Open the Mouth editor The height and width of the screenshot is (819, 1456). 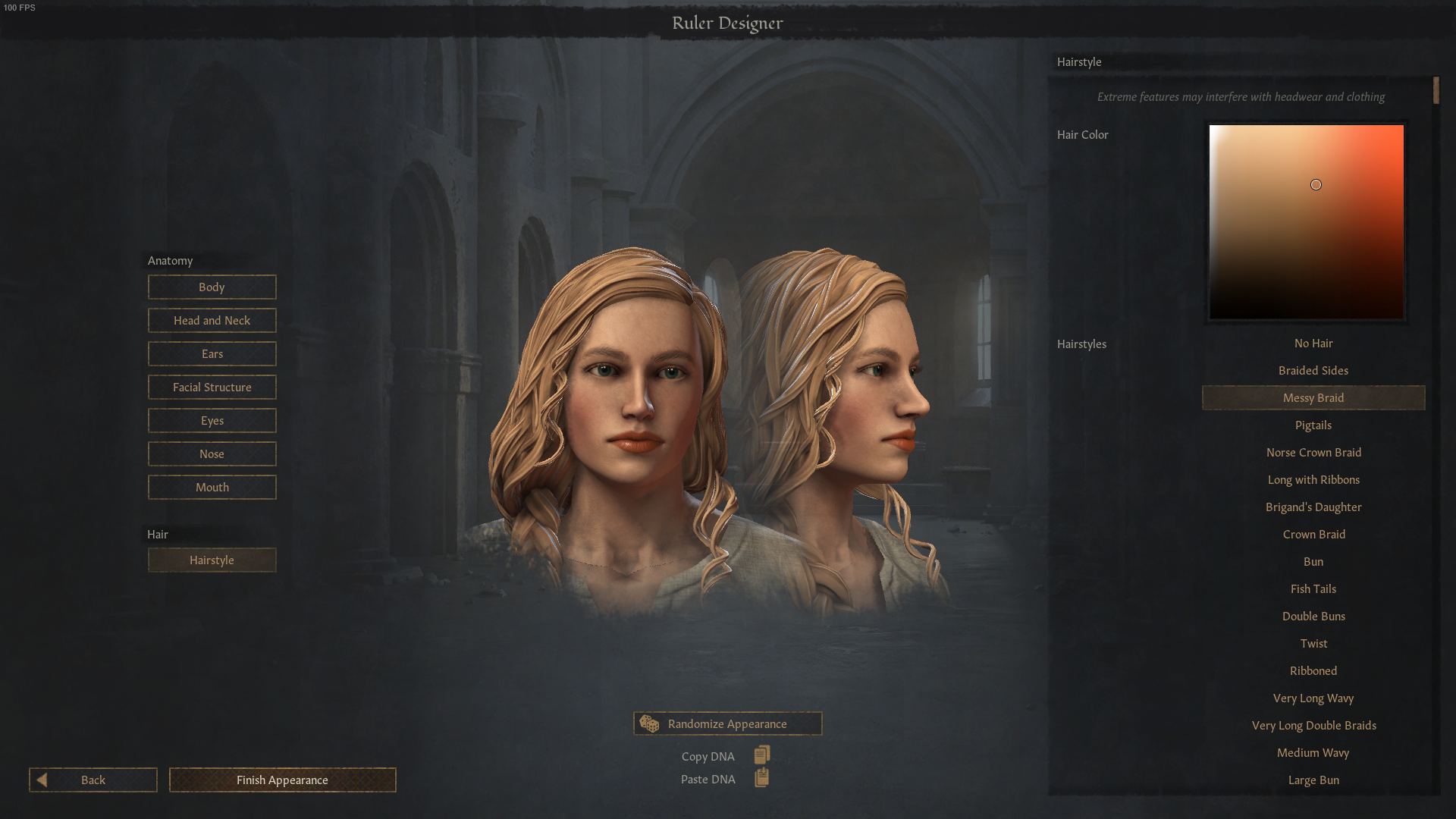pyautogui.click(x=212, y=487)
